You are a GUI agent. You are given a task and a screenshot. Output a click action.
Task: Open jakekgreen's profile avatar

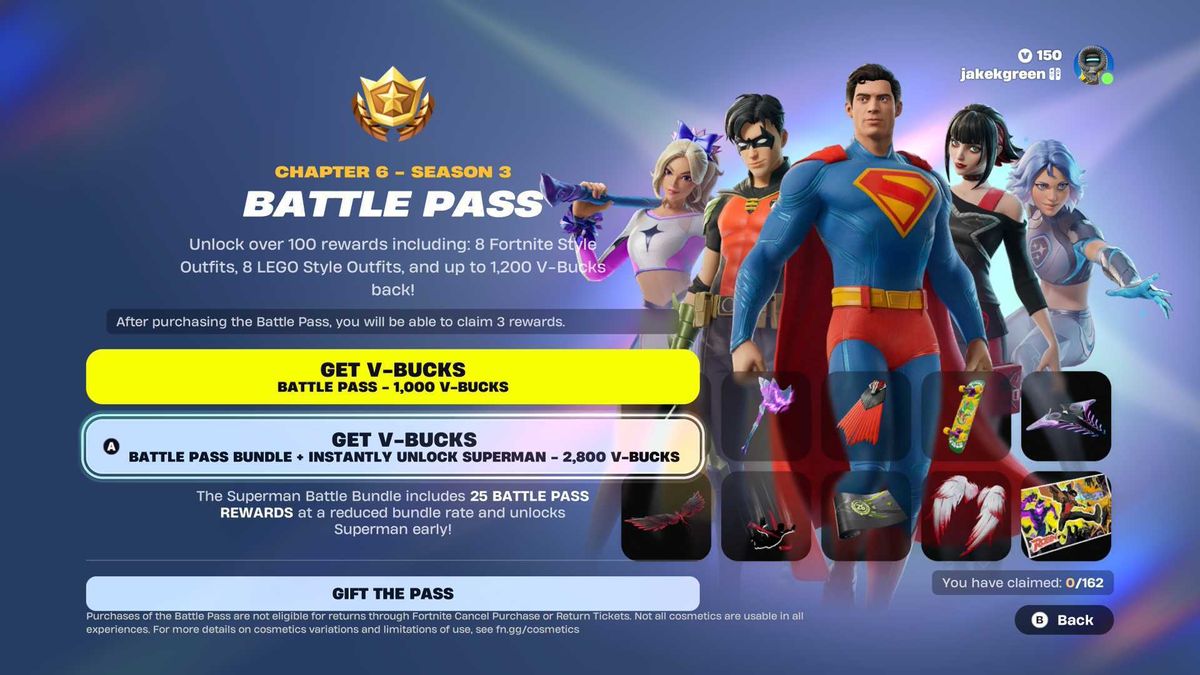(1093, 65)
